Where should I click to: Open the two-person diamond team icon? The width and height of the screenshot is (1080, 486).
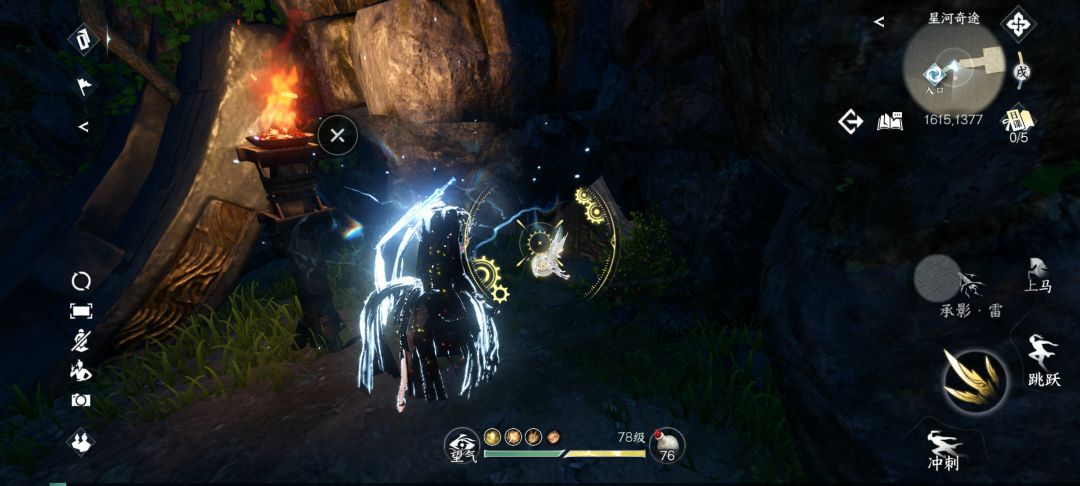coord(80,440)
